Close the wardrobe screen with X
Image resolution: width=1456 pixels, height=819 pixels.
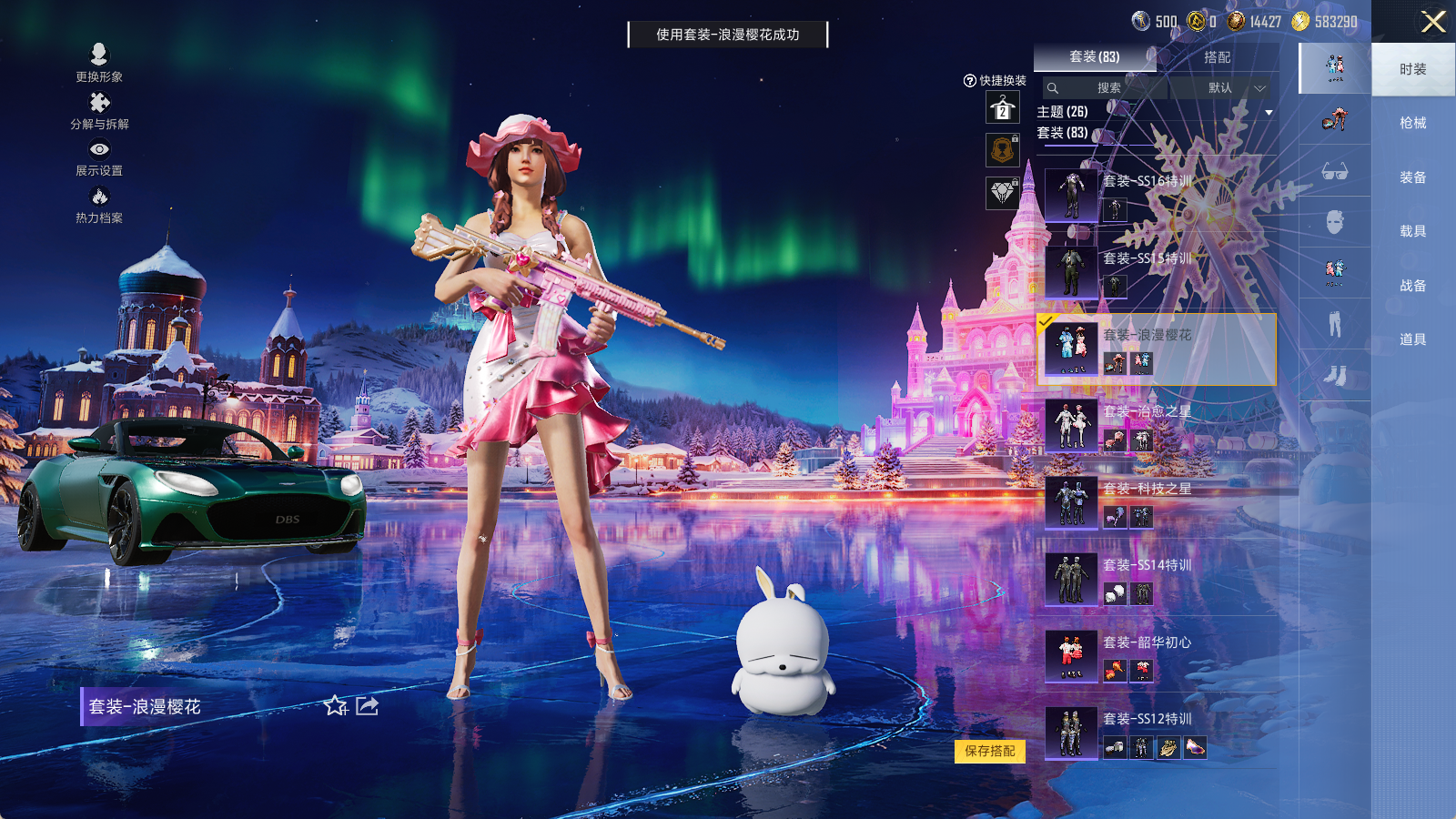pos(1433,22)
